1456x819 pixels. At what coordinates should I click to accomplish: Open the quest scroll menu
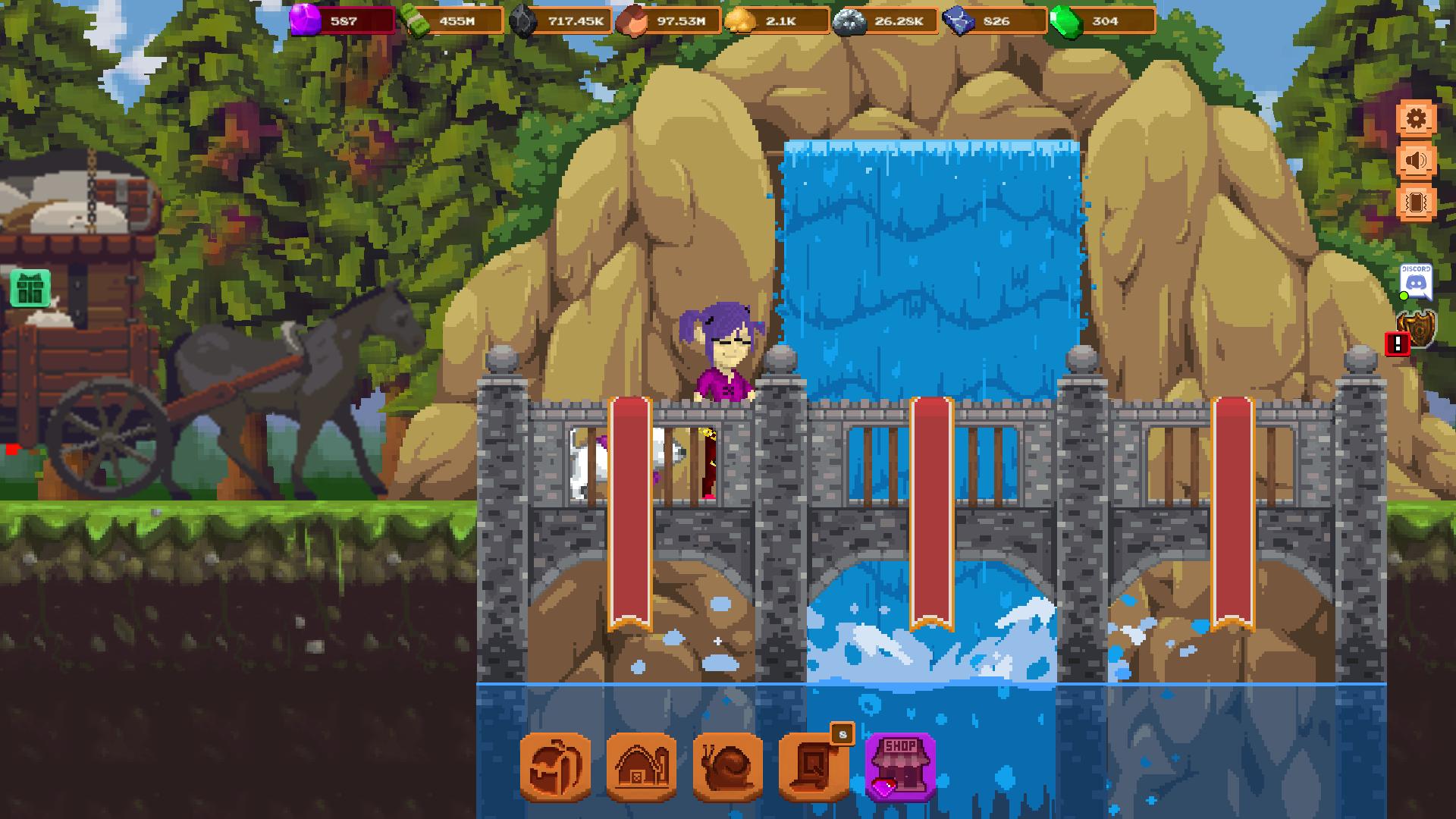[814, 767]
